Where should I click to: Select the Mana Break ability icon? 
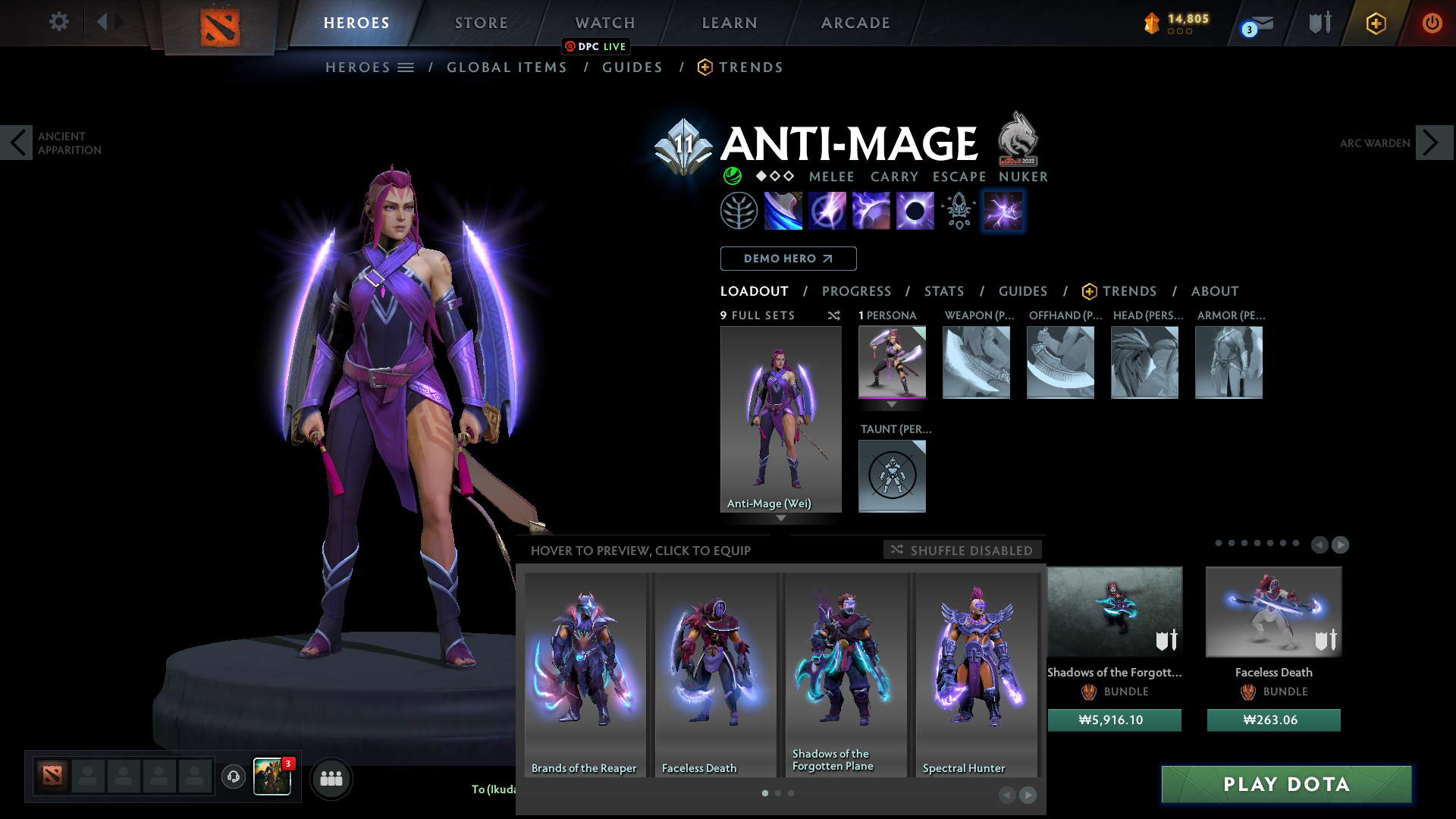[x=783, y=211]
